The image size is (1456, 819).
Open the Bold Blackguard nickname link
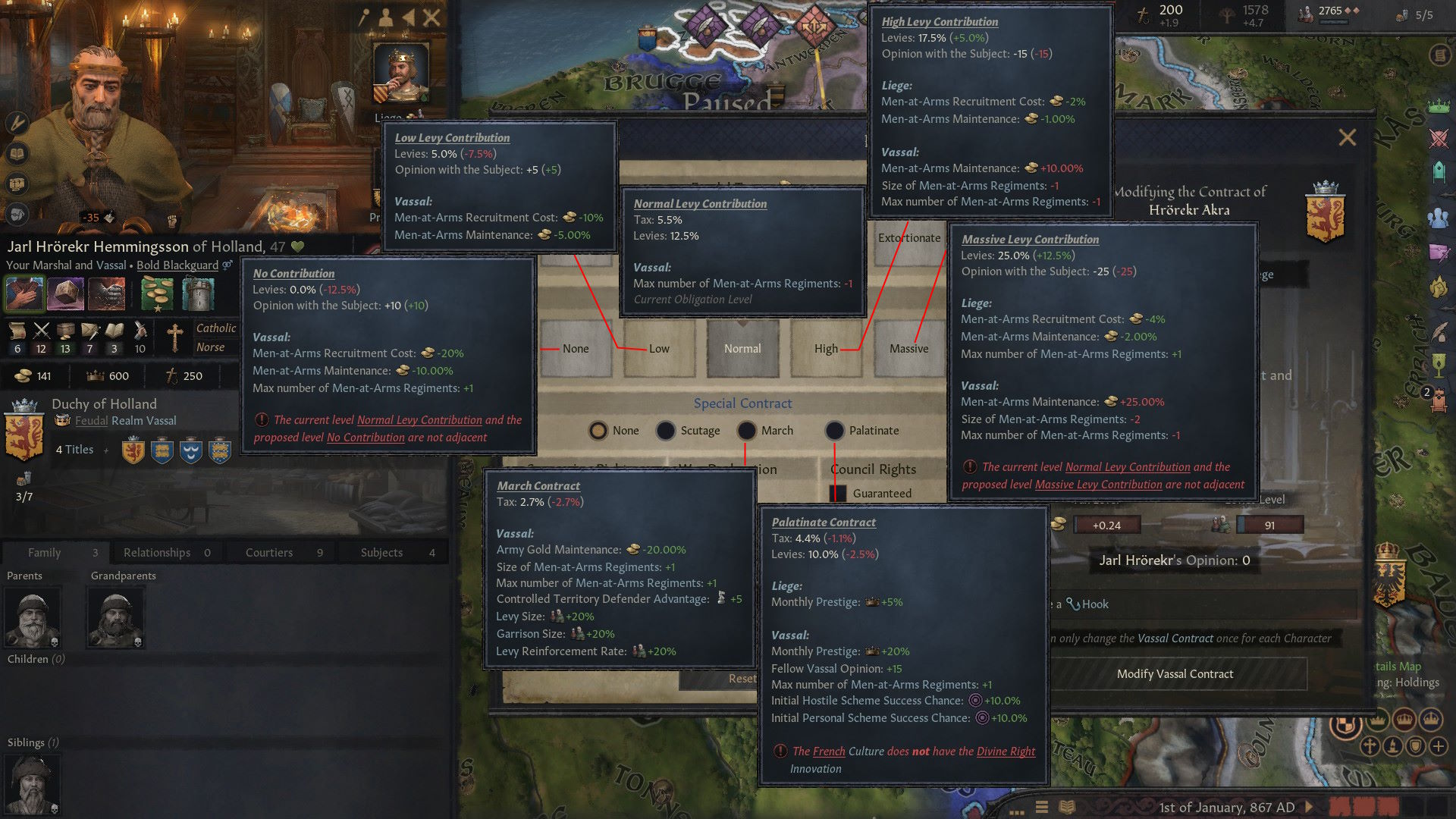click(x=177, y=265)
